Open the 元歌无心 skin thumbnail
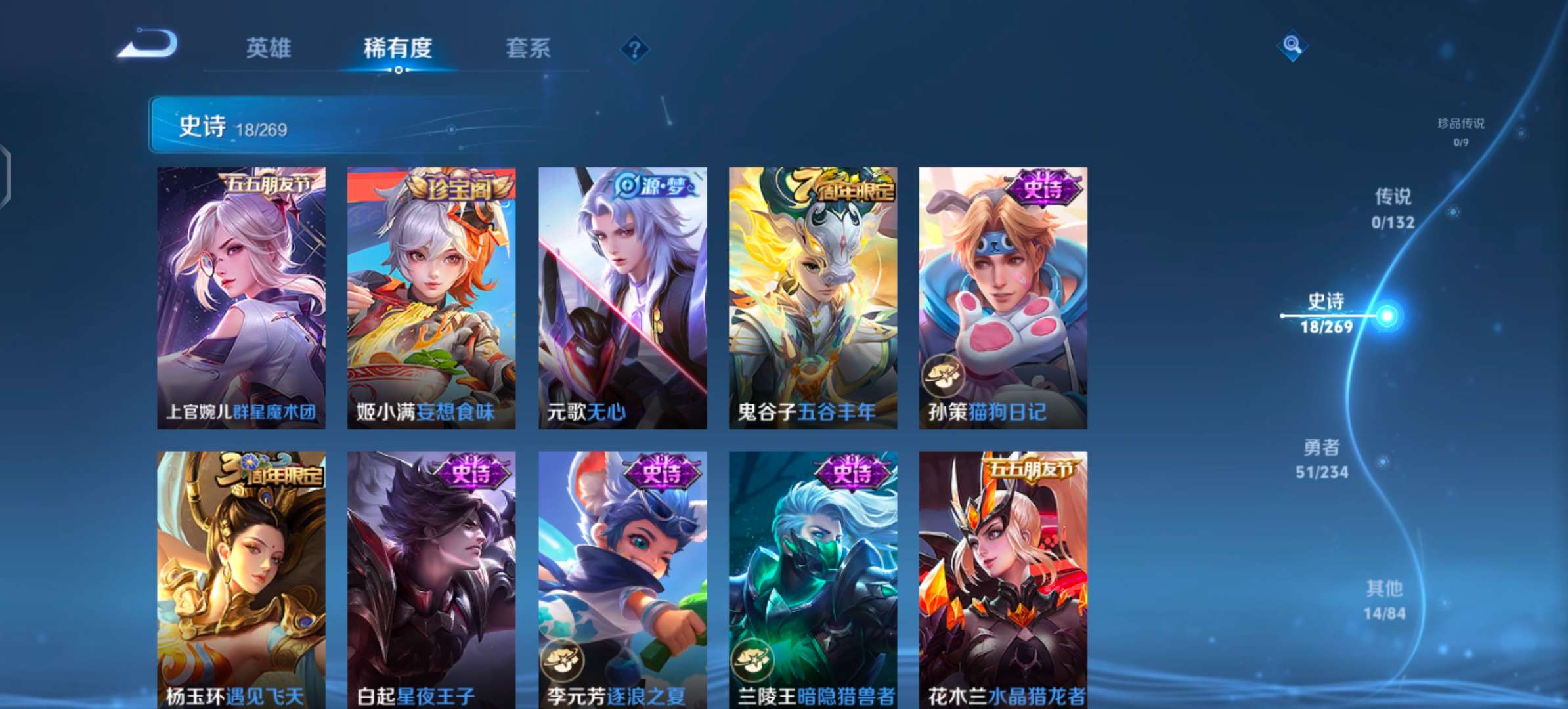This screenshot has width=1568, height=709. pos(621,295)
